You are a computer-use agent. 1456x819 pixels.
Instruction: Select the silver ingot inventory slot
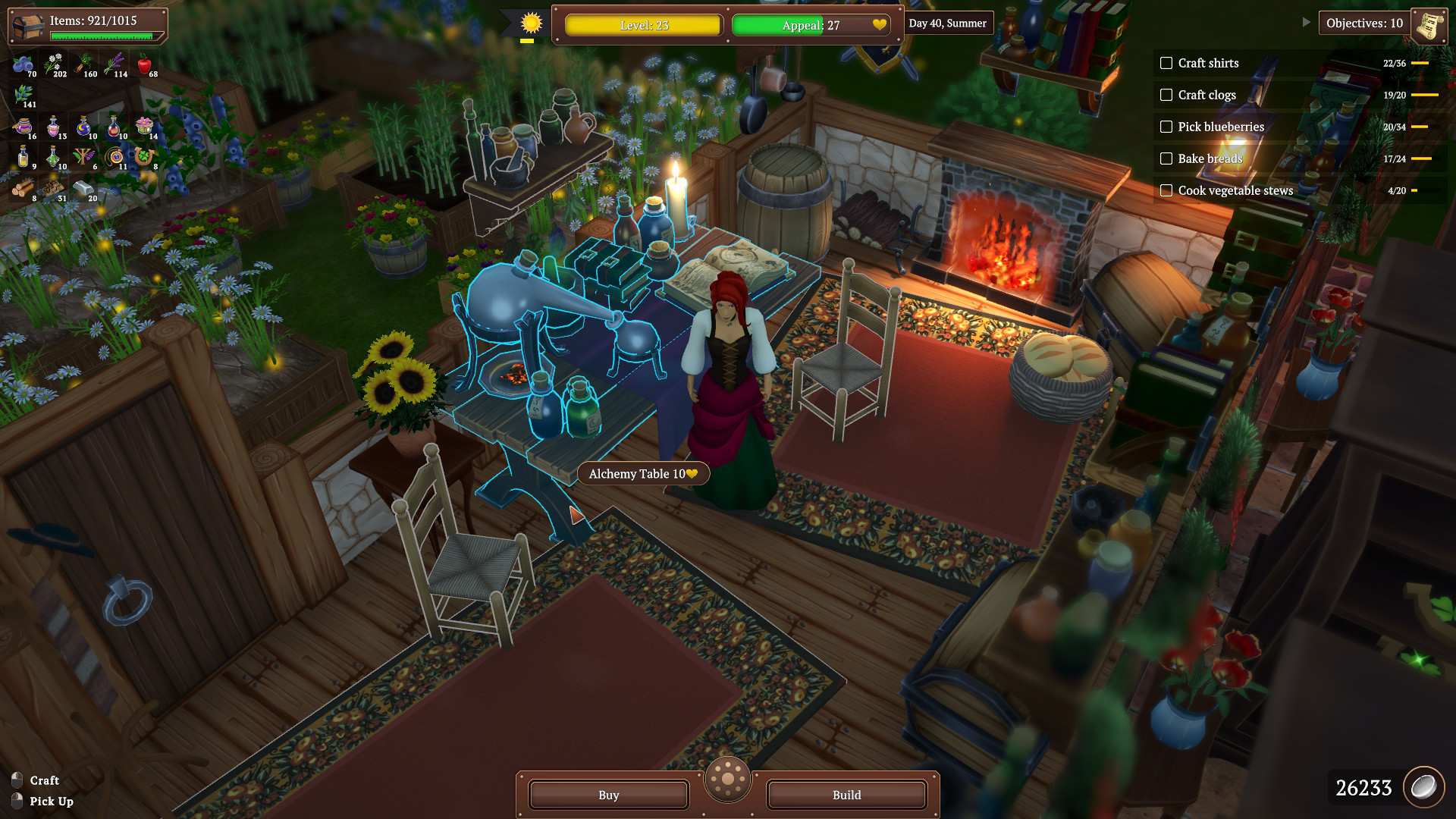83,188
